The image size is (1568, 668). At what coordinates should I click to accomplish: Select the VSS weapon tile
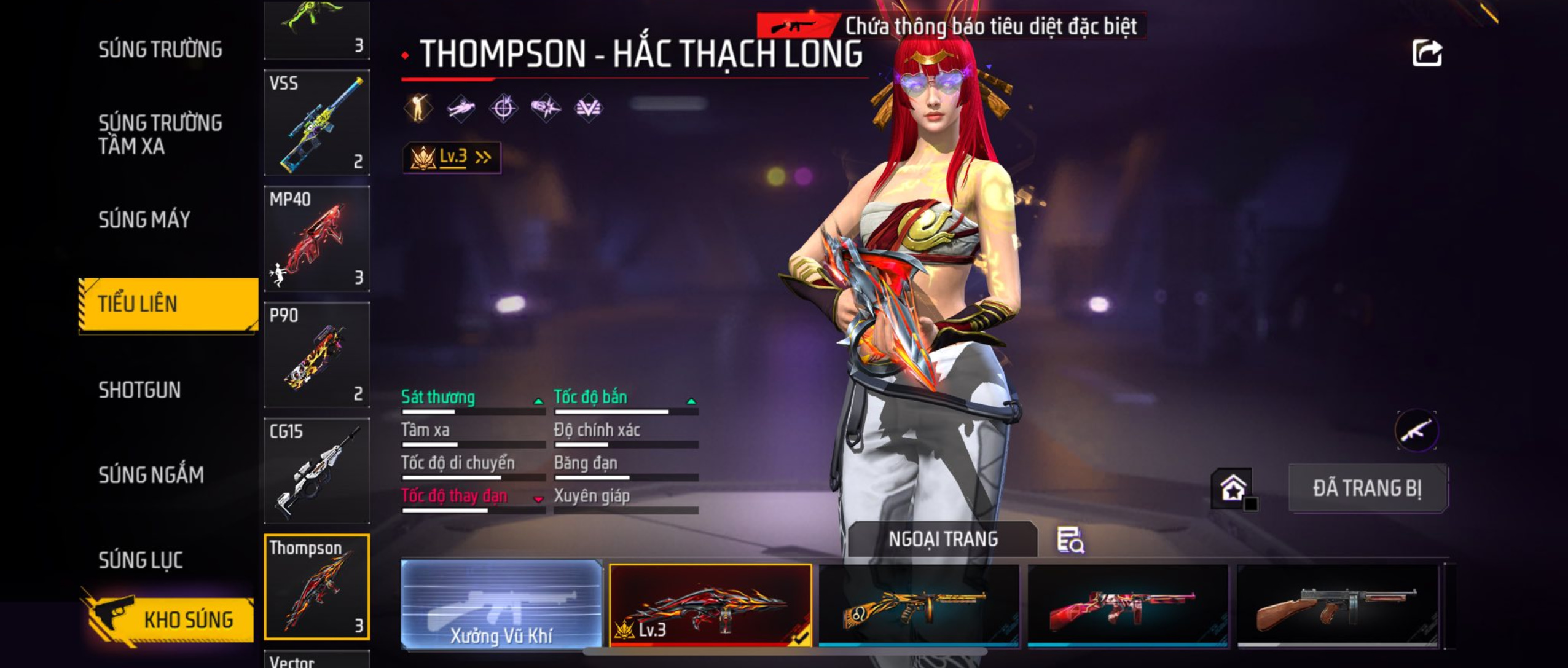coord(317,122)
